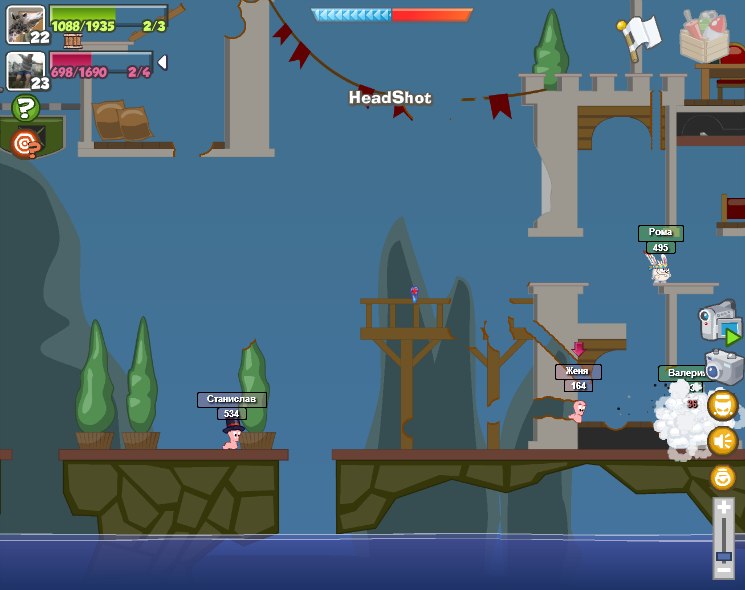Click the orange hat-face round button
This screenshot has height=590, width=745.
pos(722,405)
